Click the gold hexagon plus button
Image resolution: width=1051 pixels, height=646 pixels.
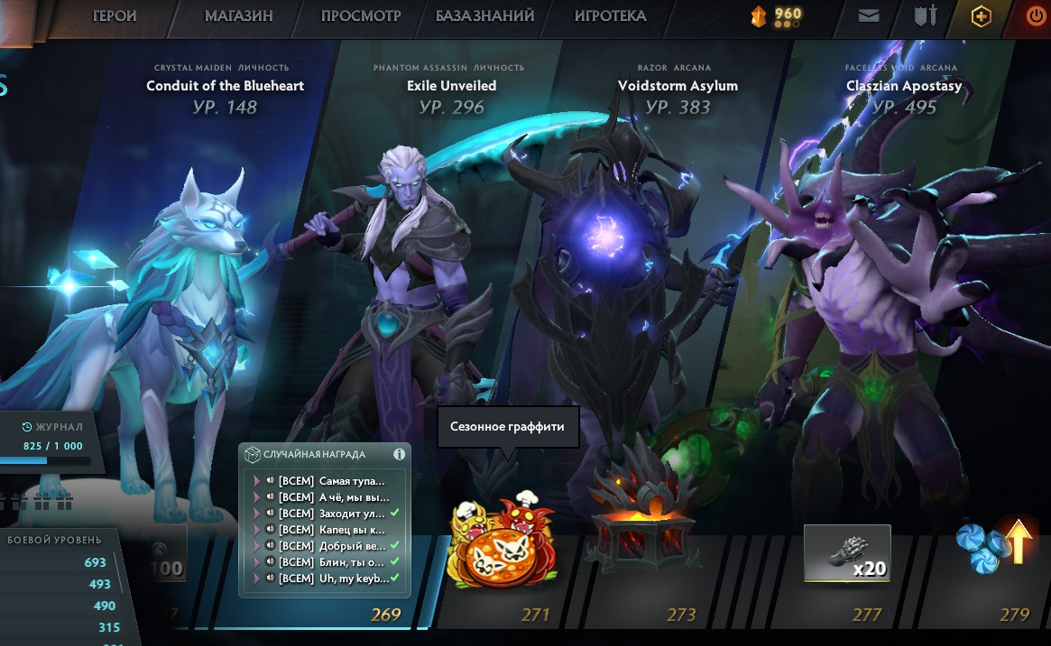point(981,16)
